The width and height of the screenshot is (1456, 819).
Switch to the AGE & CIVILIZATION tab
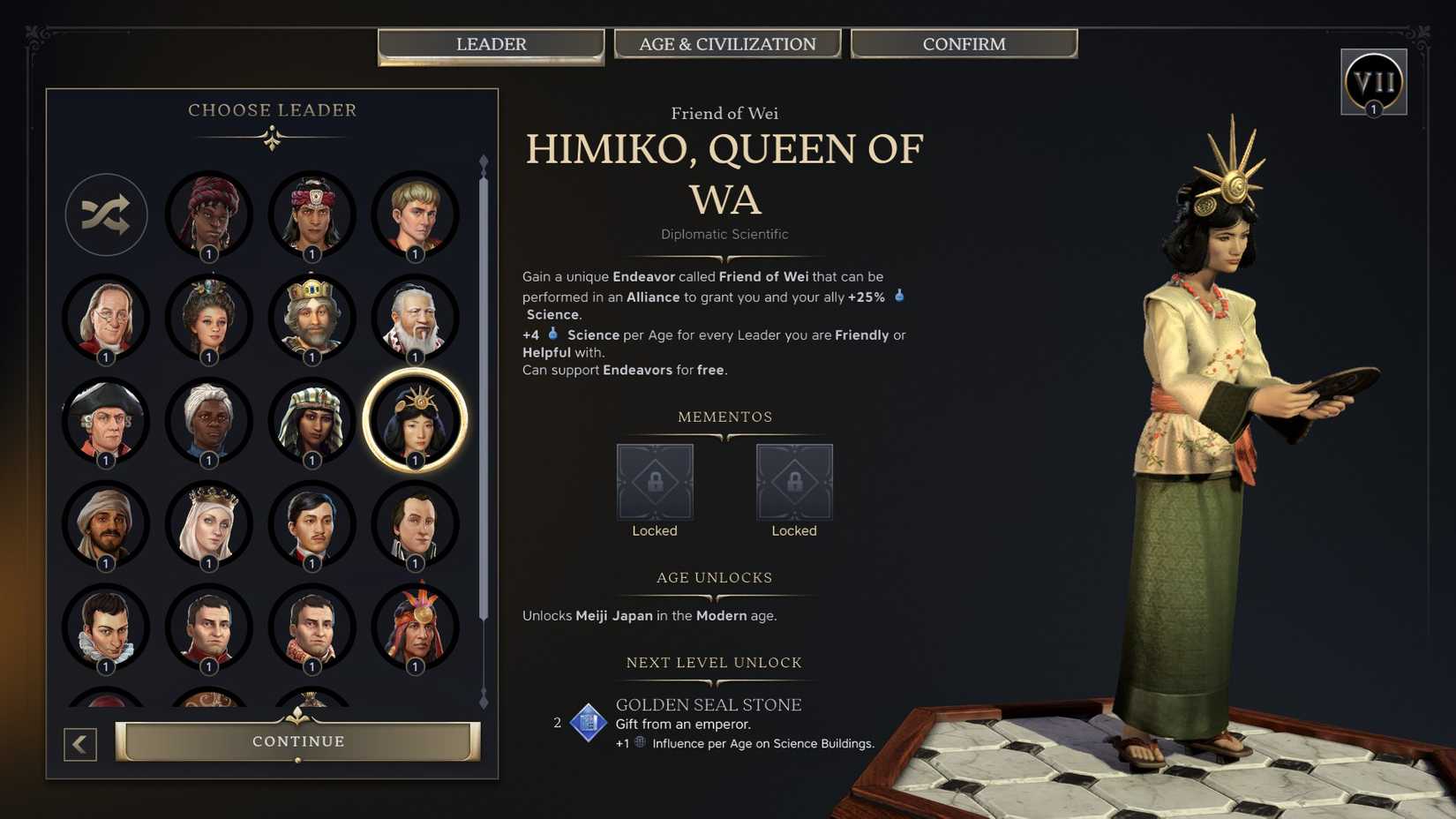click(x=727, y=43)
